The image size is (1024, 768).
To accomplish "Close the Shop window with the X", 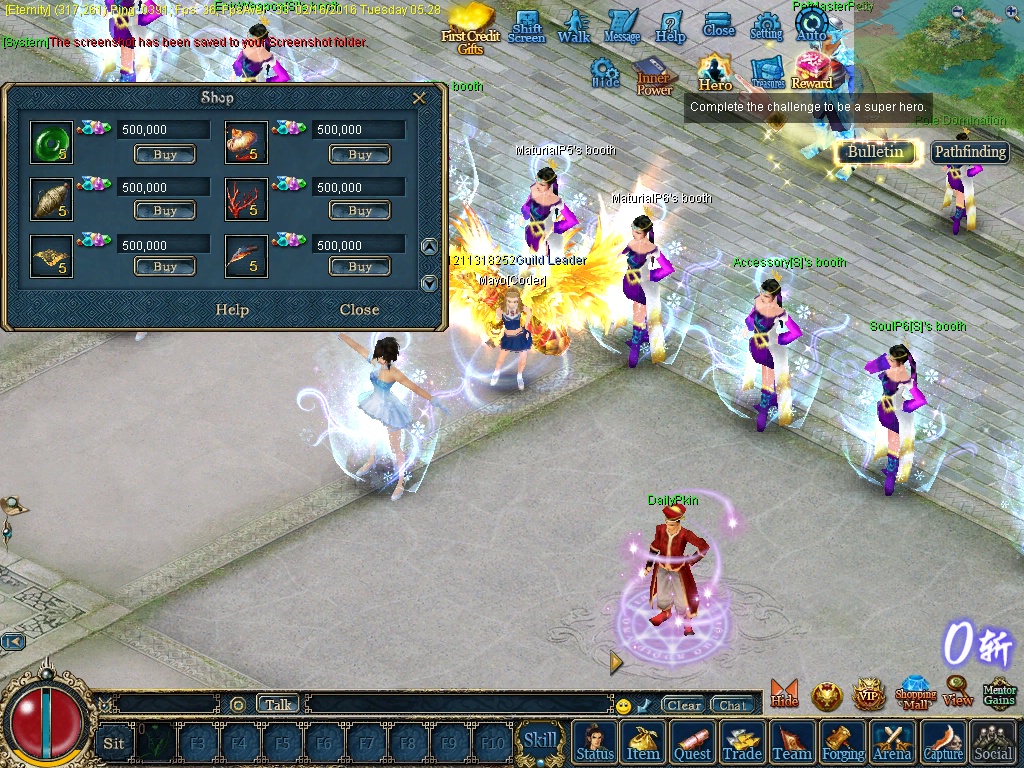I will [x=420, y=98].
